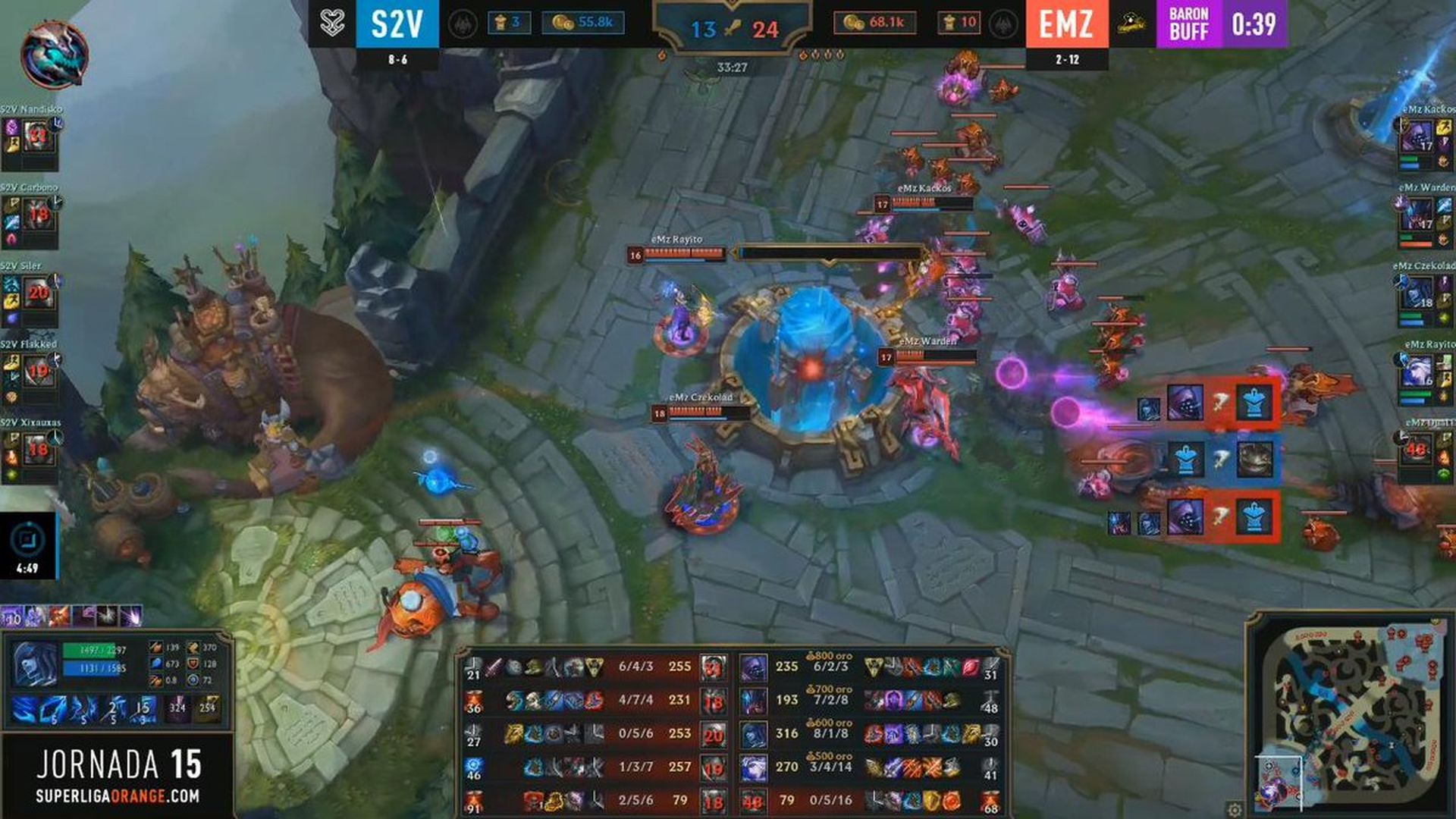Click the EMZ turret counter icon
Screen dimensions: 1456x819
coord(951,22)
